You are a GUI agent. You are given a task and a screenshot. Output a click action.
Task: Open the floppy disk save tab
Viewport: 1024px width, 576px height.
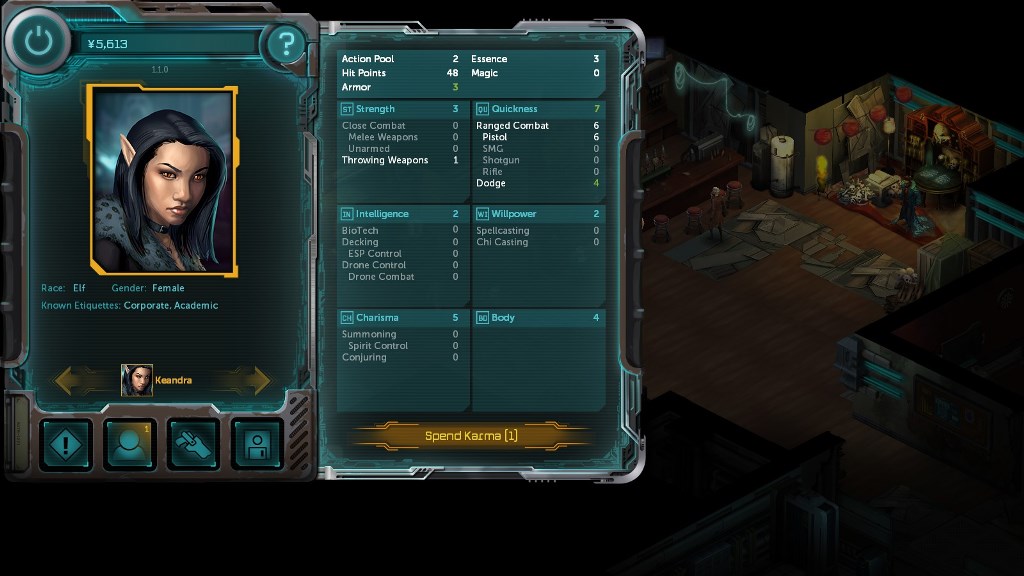click(258, 444)
